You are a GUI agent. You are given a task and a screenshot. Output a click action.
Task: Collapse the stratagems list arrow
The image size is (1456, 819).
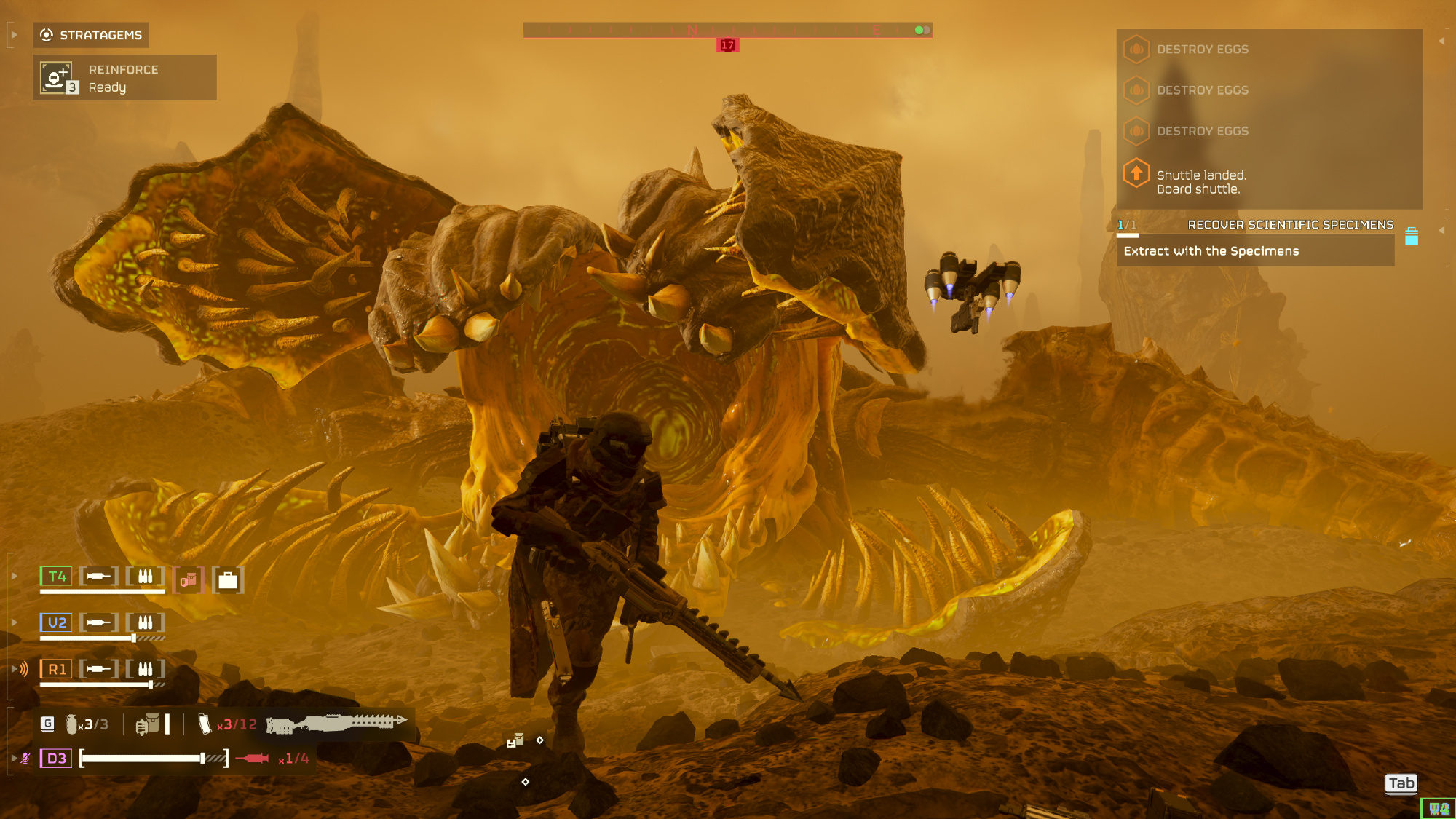click(14, 34)
